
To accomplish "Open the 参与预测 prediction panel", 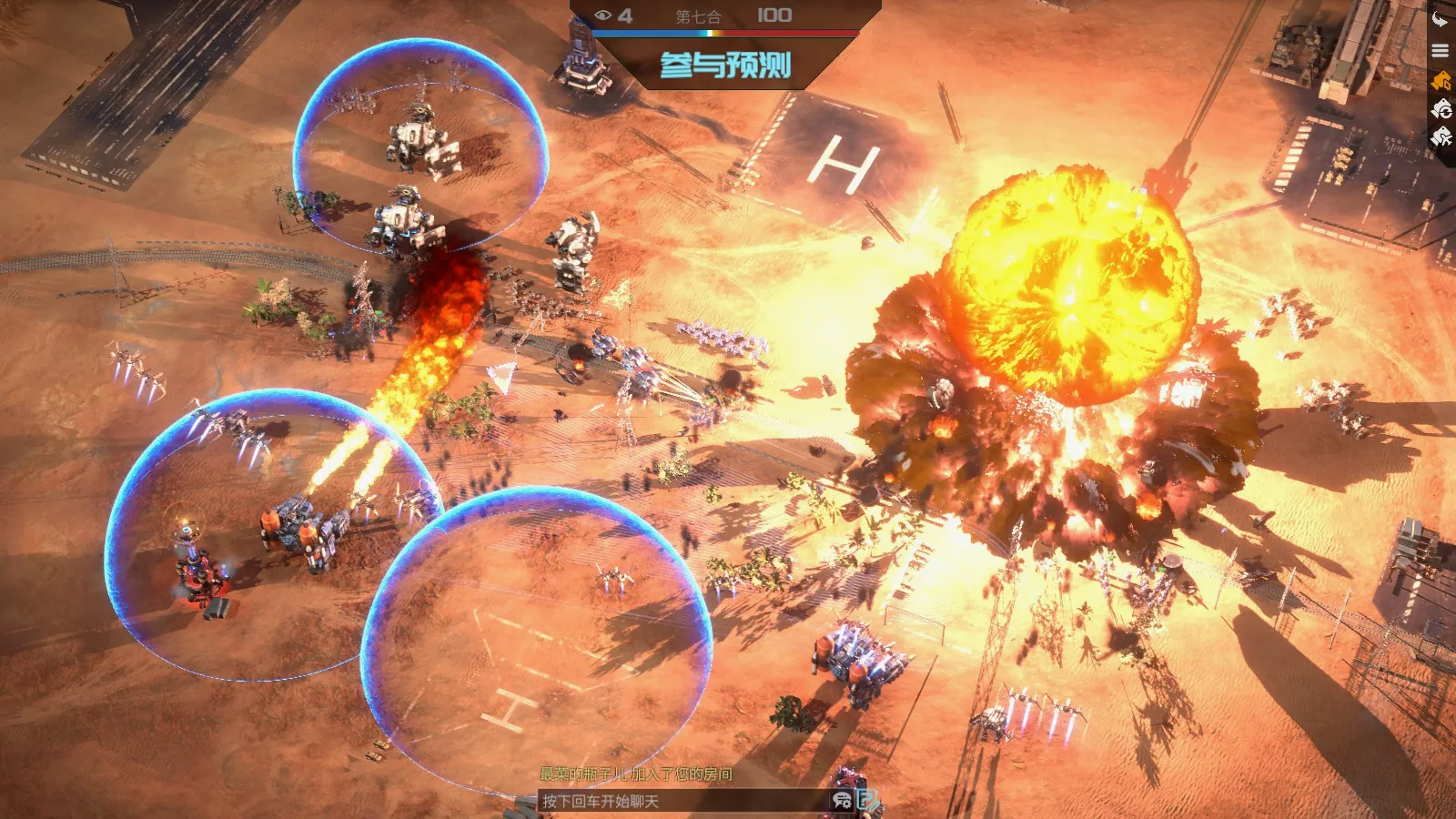I will point(725,65).
